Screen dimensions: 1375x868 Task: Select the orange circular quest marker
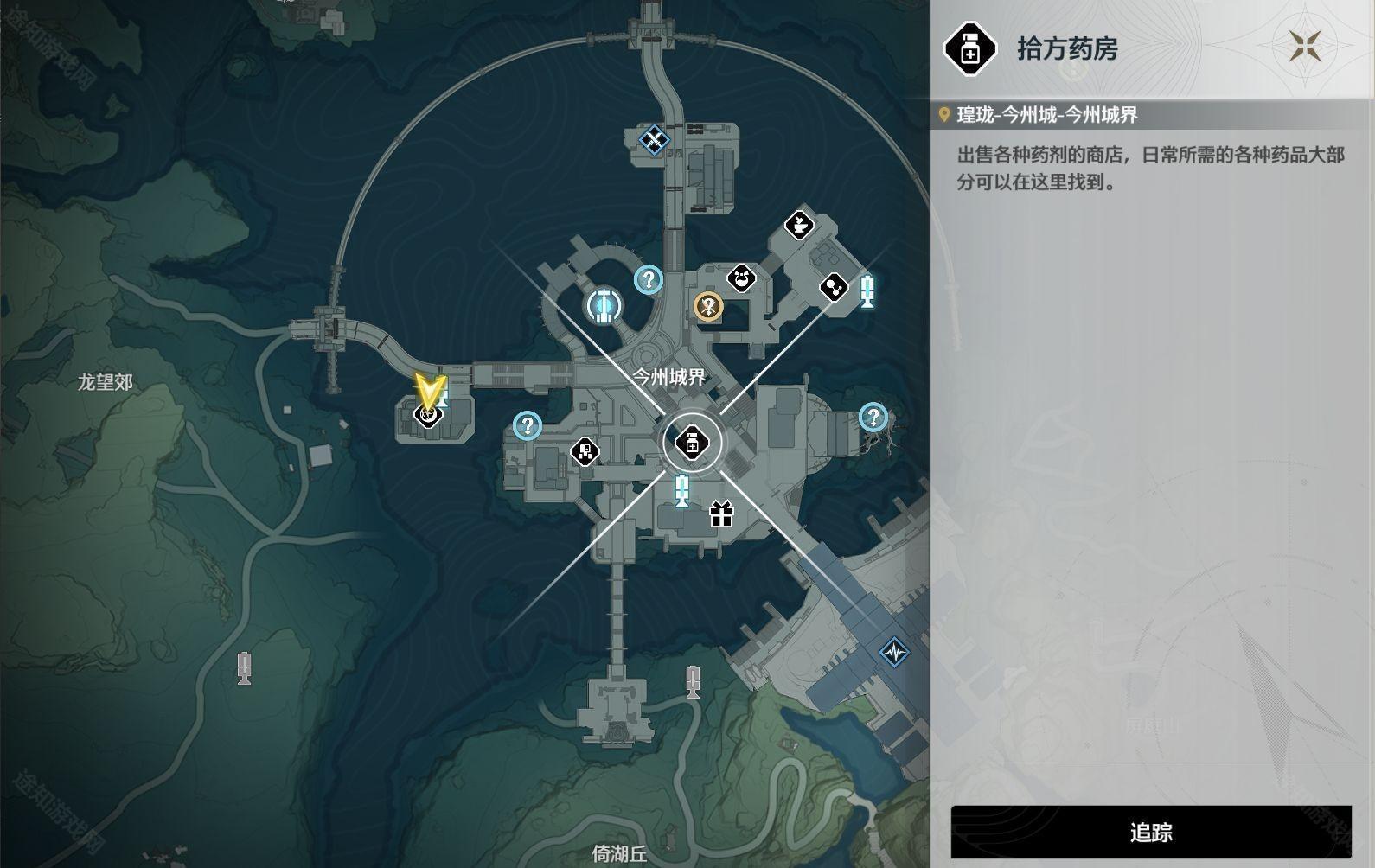click(709, 305)
